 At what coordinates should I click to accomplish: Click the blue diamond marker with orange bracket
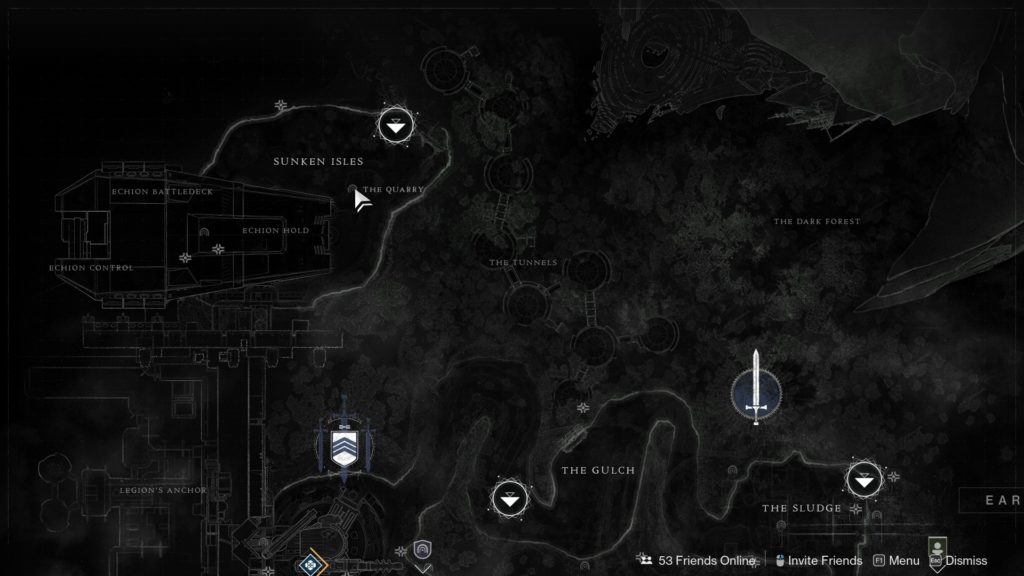(312, 565)
